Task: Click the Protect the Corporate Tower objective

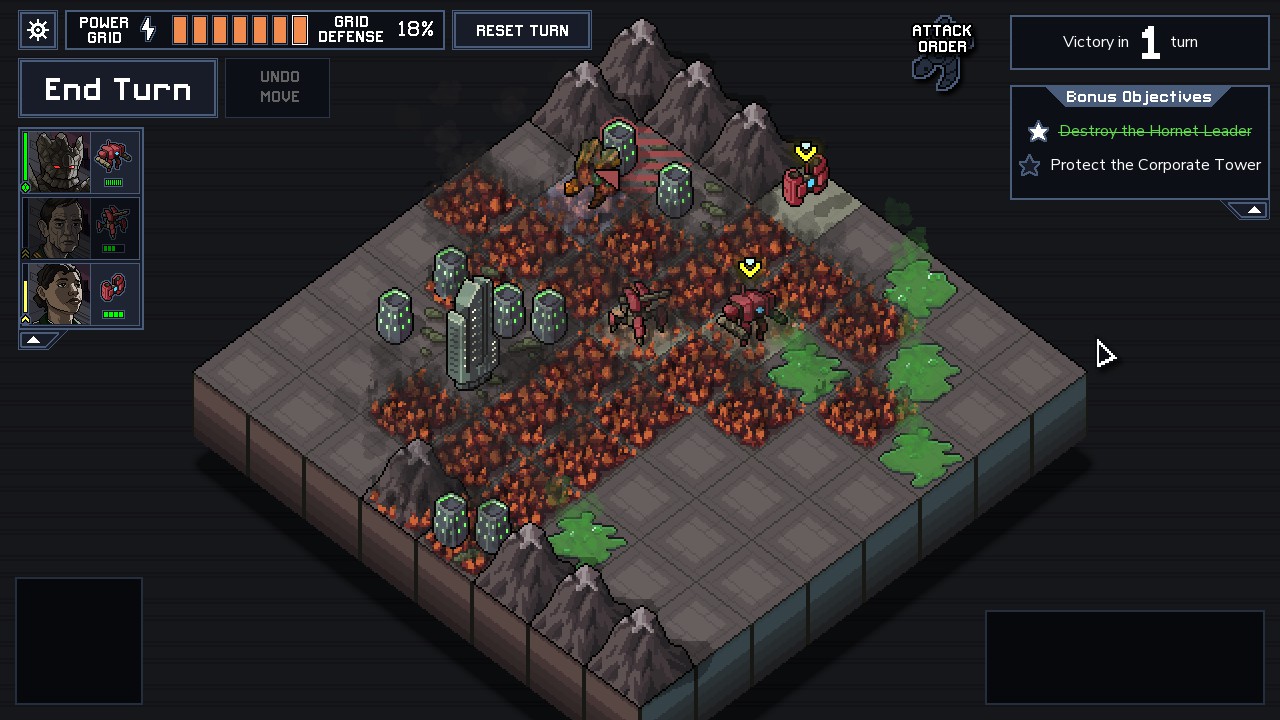Action: [x=1154, y=165]
